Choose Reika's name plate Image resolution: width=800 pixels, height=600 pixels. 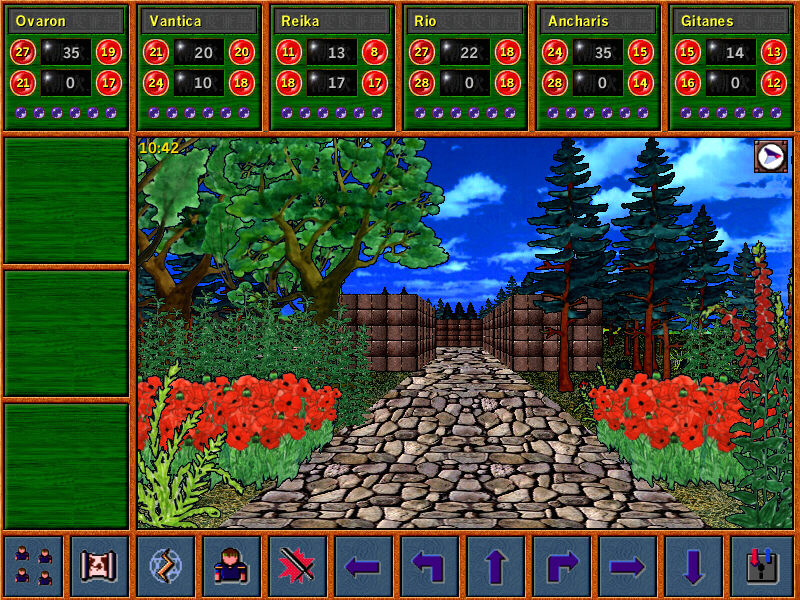[x=332, y=21]
